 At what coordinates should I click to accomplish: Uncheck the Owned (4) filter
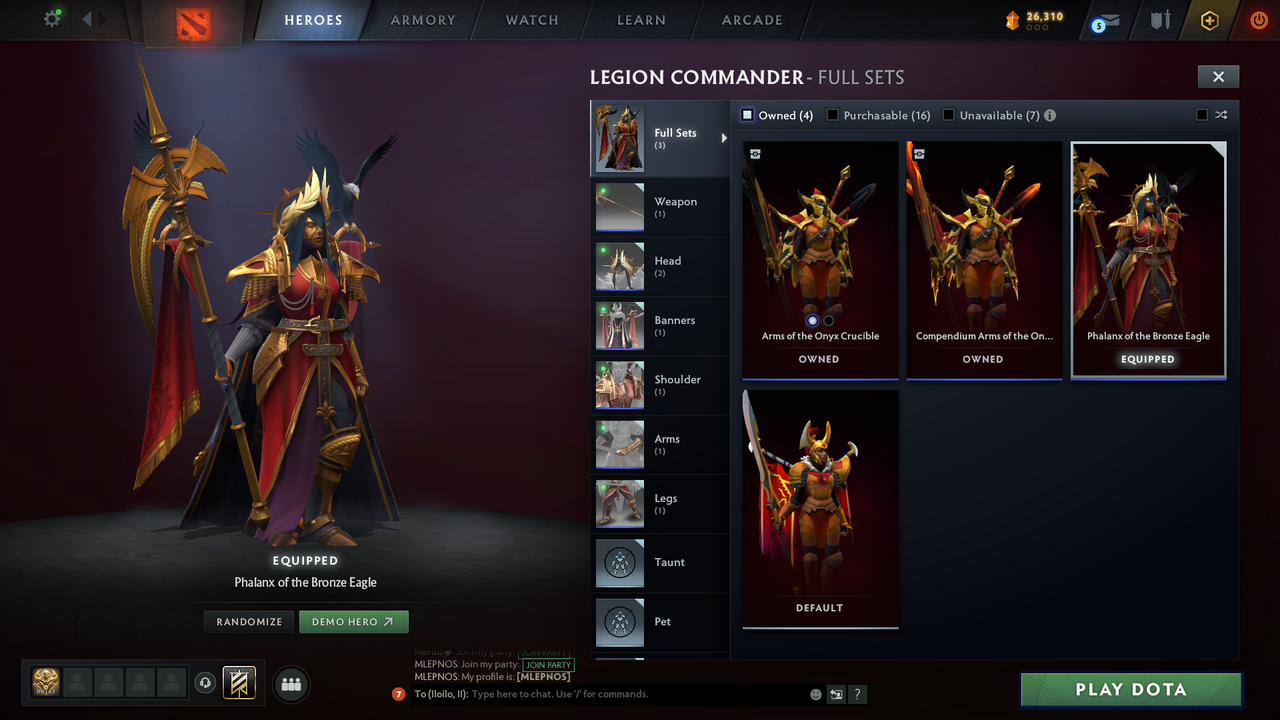(746, 114)
